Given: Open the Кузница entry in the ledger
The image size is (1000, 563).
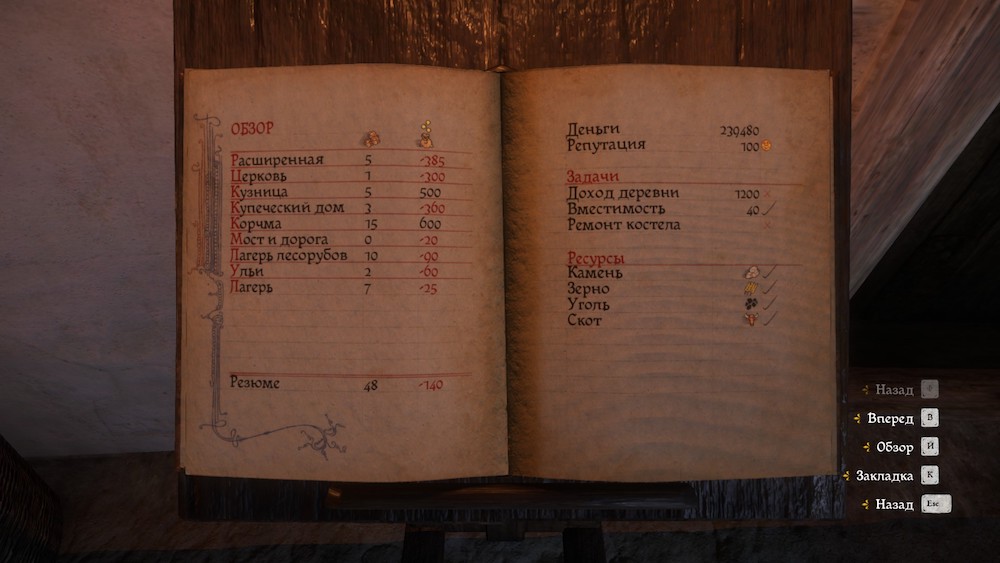Looking at the screenshot, I should point(260,192).
